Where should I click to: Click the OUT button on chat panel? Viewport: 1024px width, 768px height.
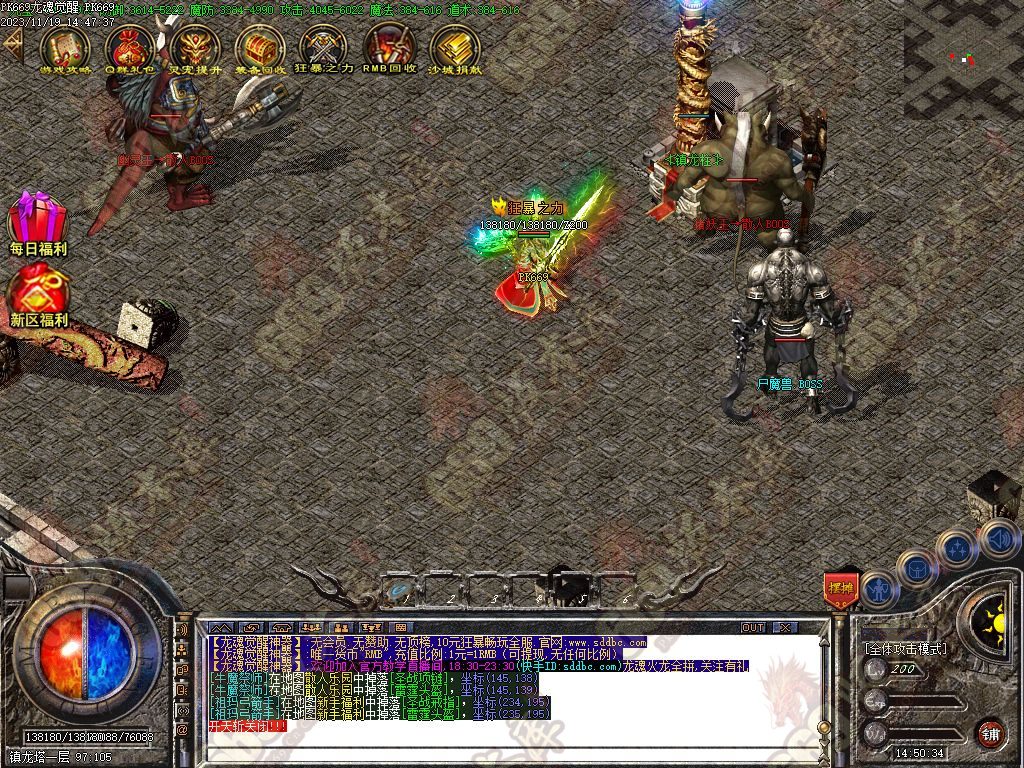pos(753,627)
